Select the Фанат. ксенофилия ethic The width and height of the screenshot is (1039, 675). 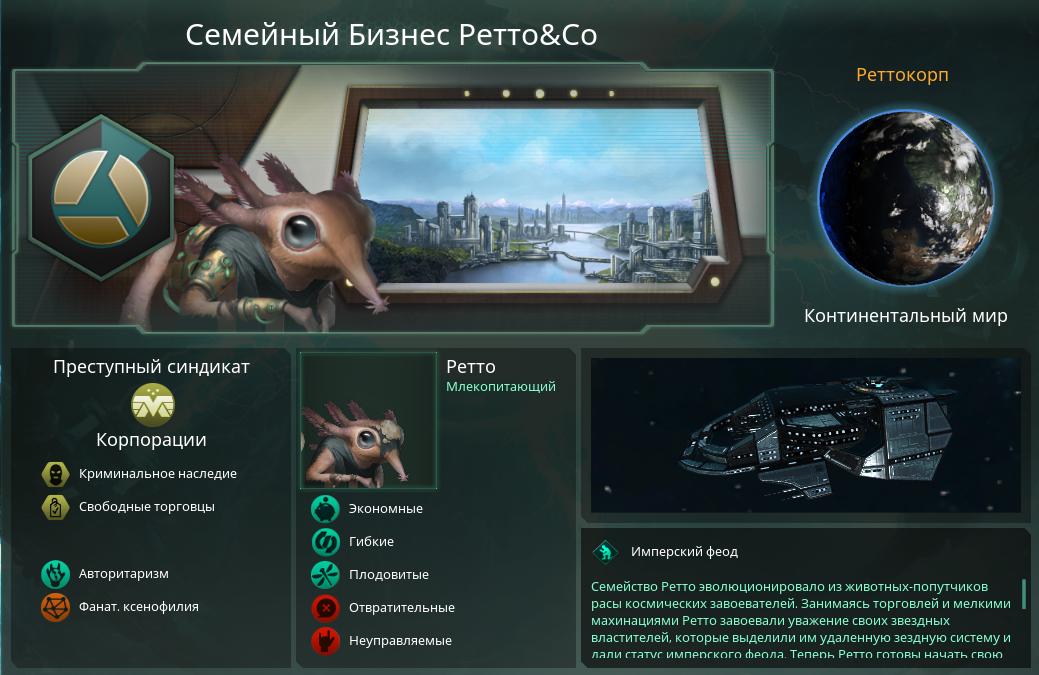coord(55,606)
